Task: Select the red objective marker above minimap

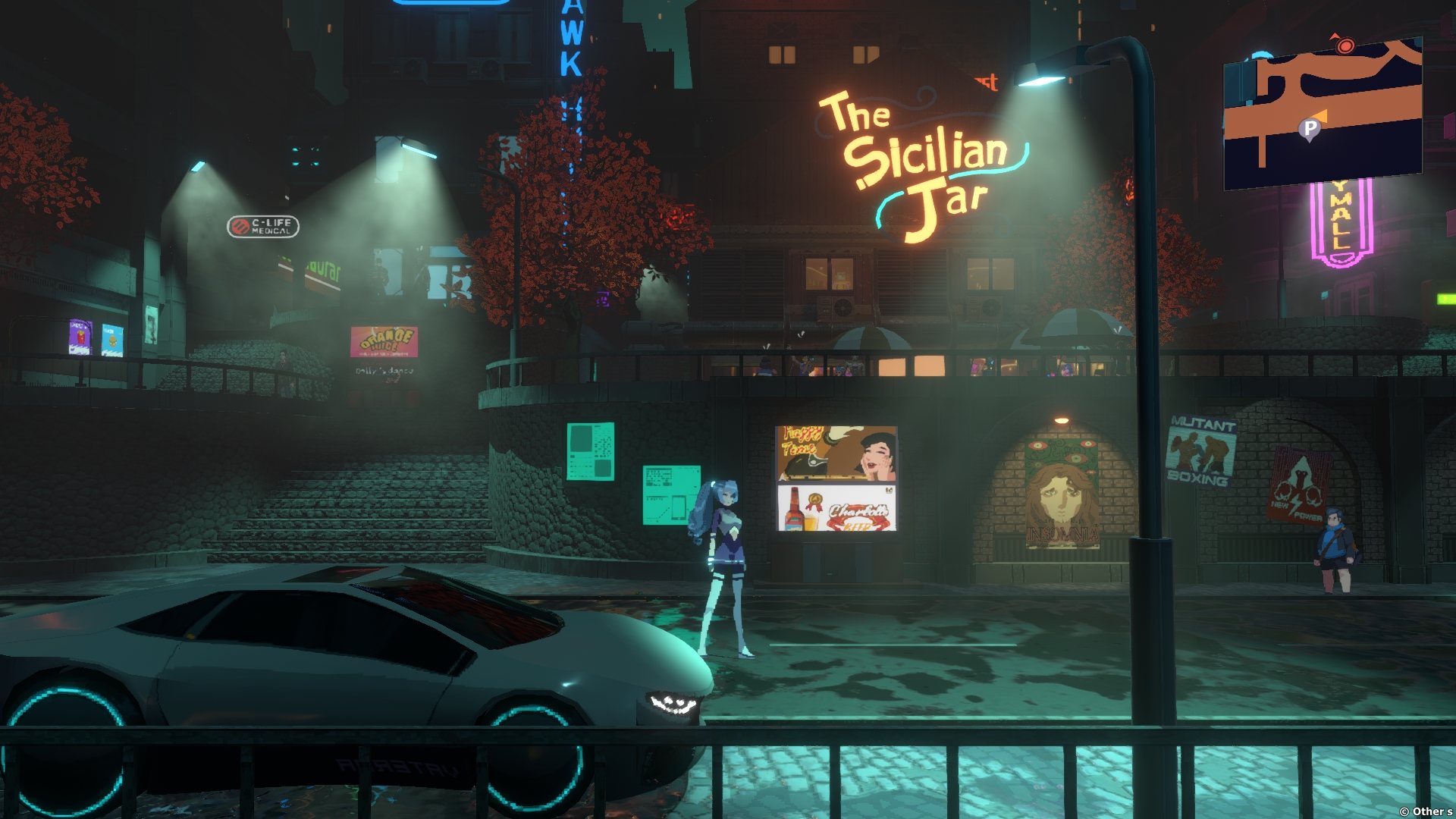Action: point(1345,46)
